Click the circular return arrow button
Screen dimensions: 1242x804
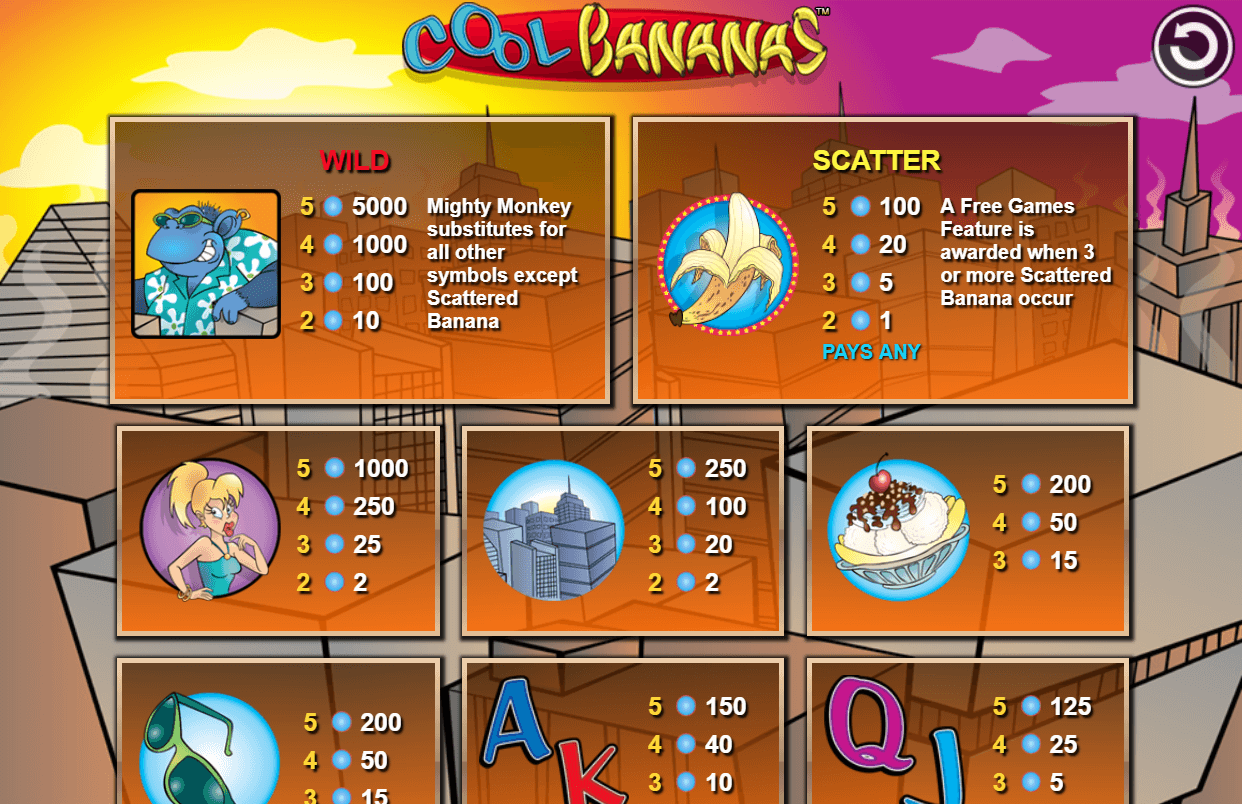[x=1193, y=46]
